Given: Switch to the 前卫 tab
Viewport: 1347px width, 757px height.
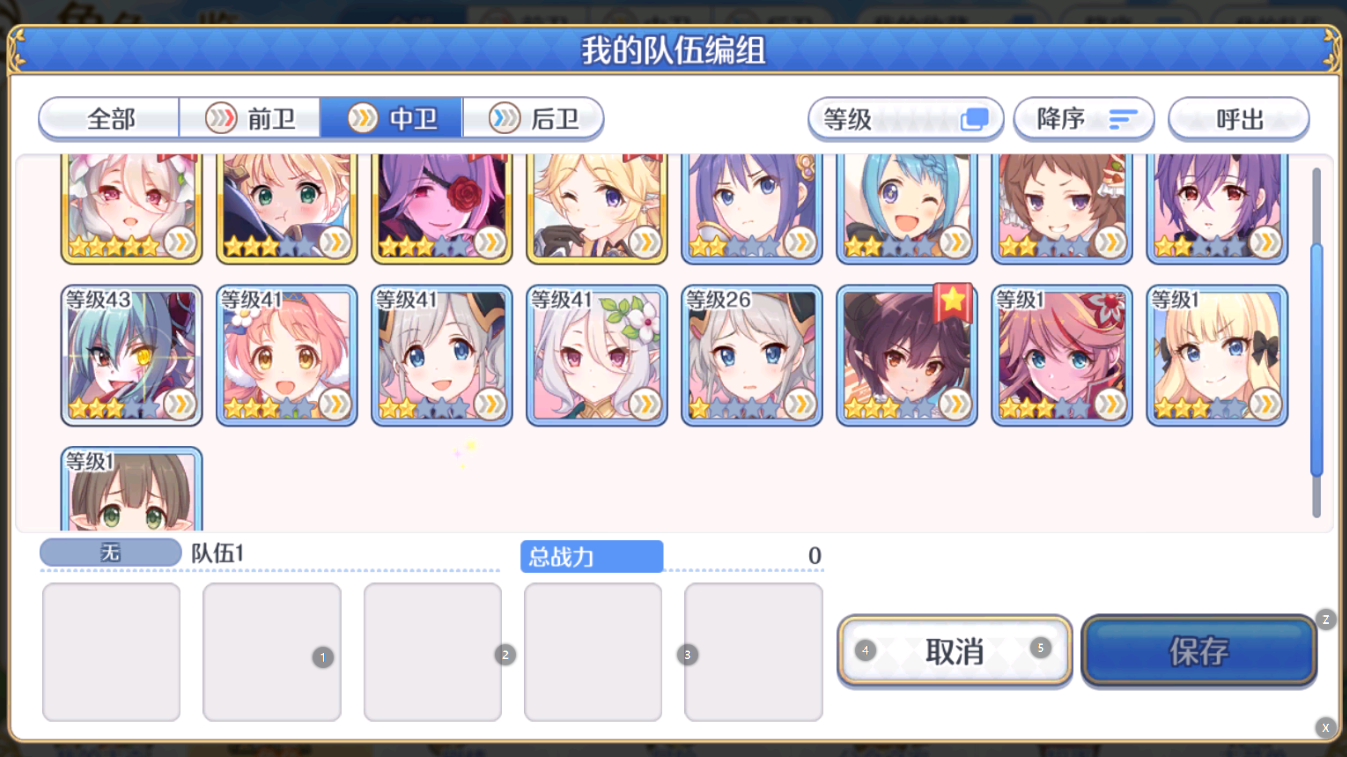Looking at the screenshot, I should (250, 117).
